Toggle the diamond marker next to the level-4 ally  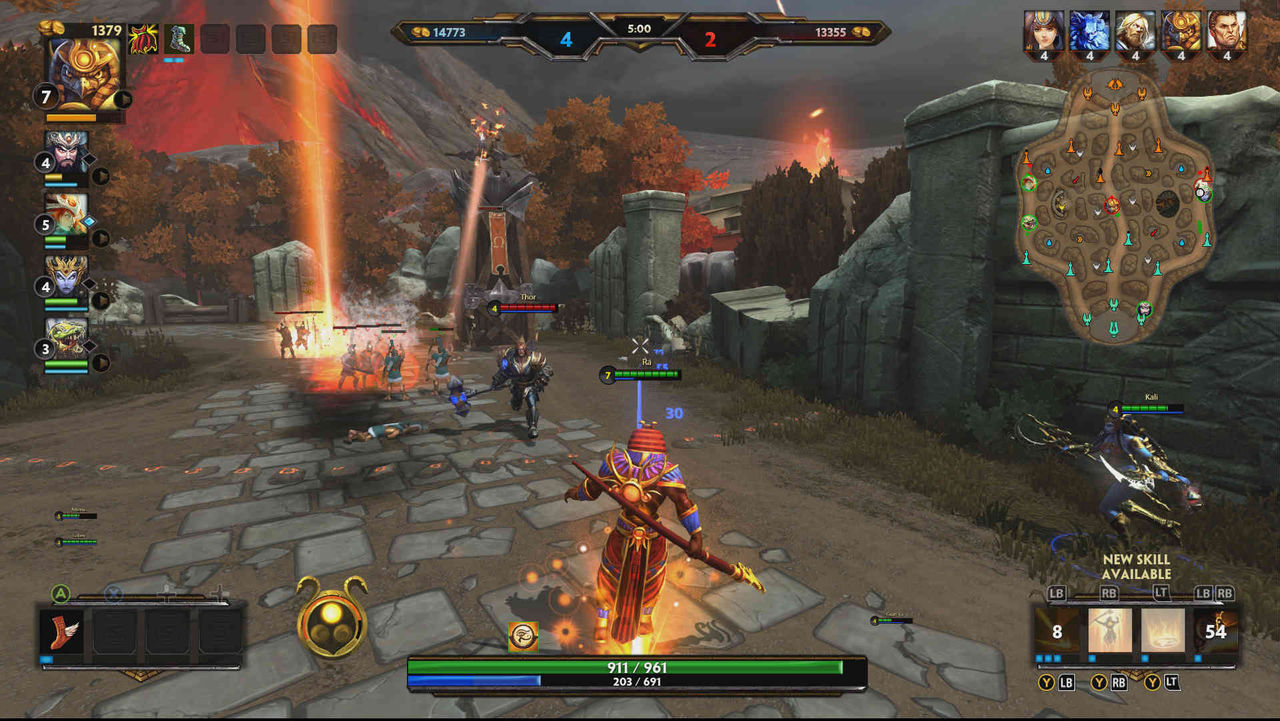89,159
